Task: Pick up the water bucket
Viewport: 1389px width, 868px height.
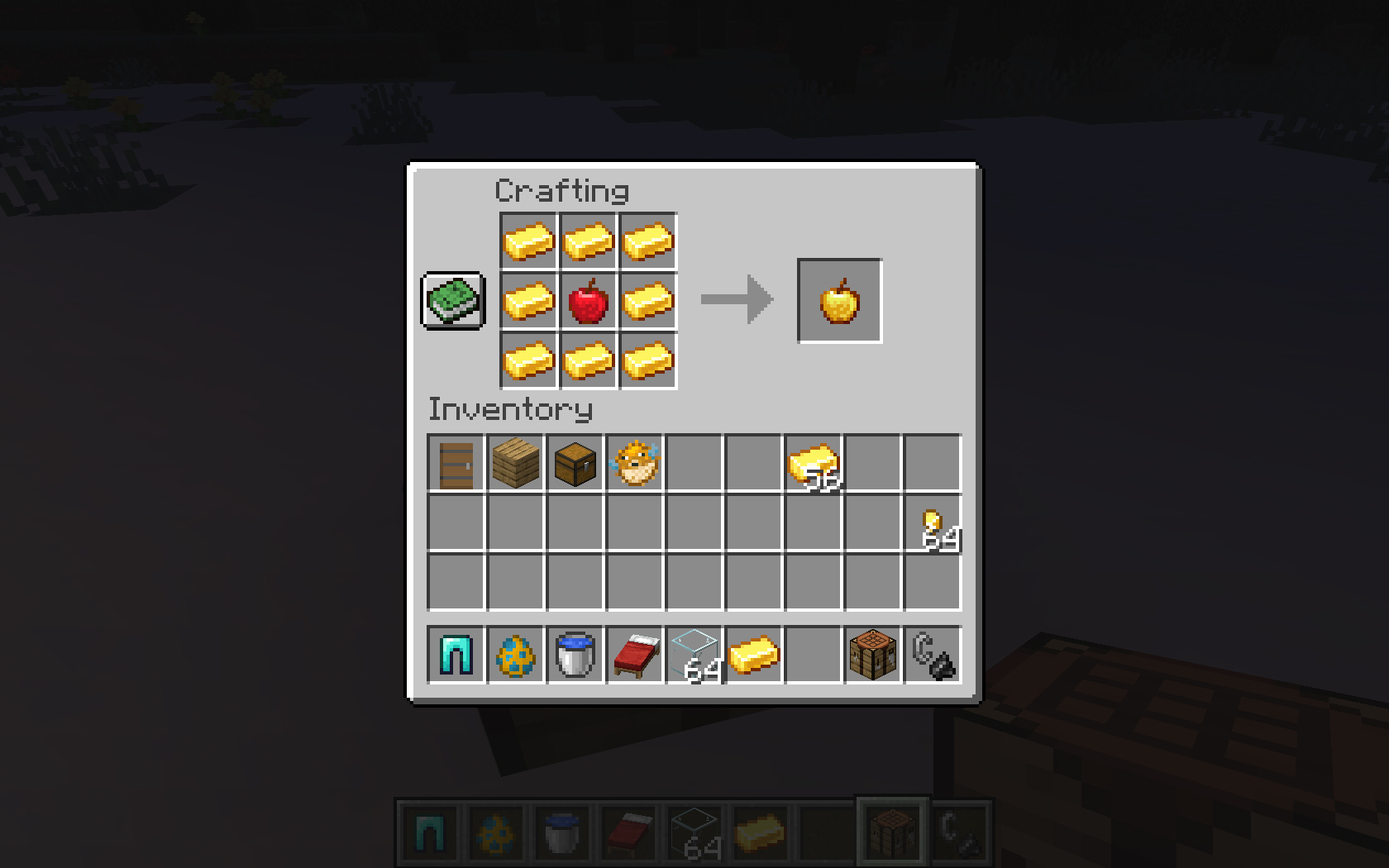Action: pyautogui.click(x=575, y=655)
